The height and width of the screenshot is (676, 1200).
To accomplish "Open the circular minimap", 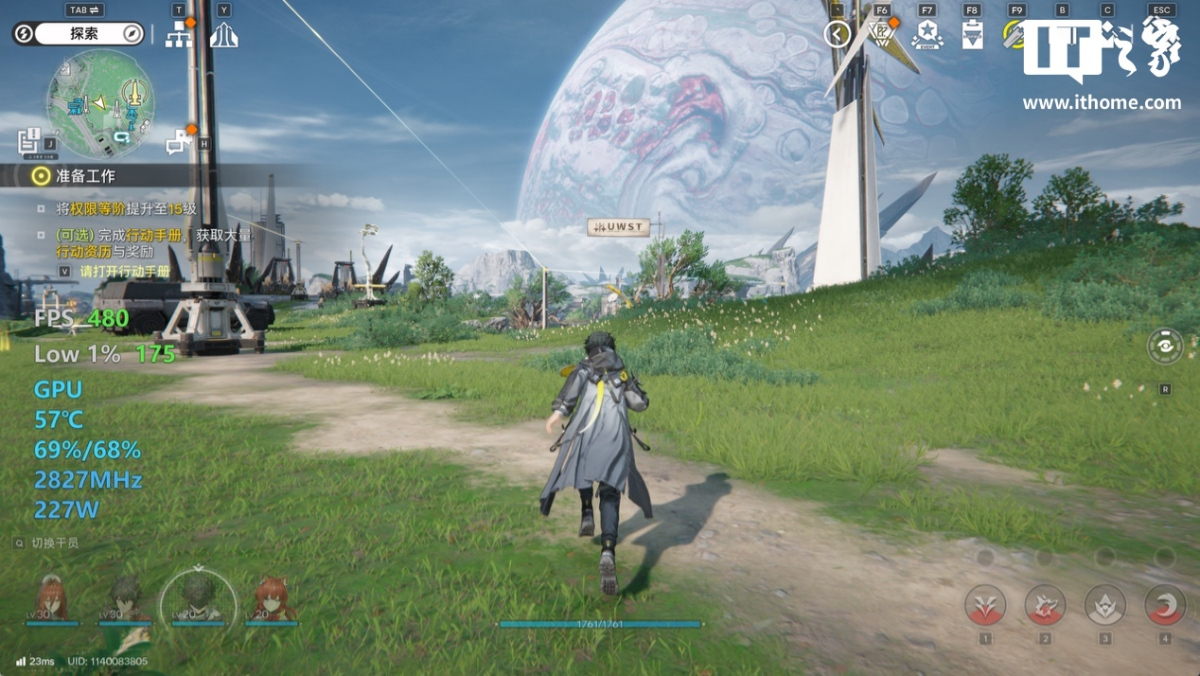I will 99,104.
